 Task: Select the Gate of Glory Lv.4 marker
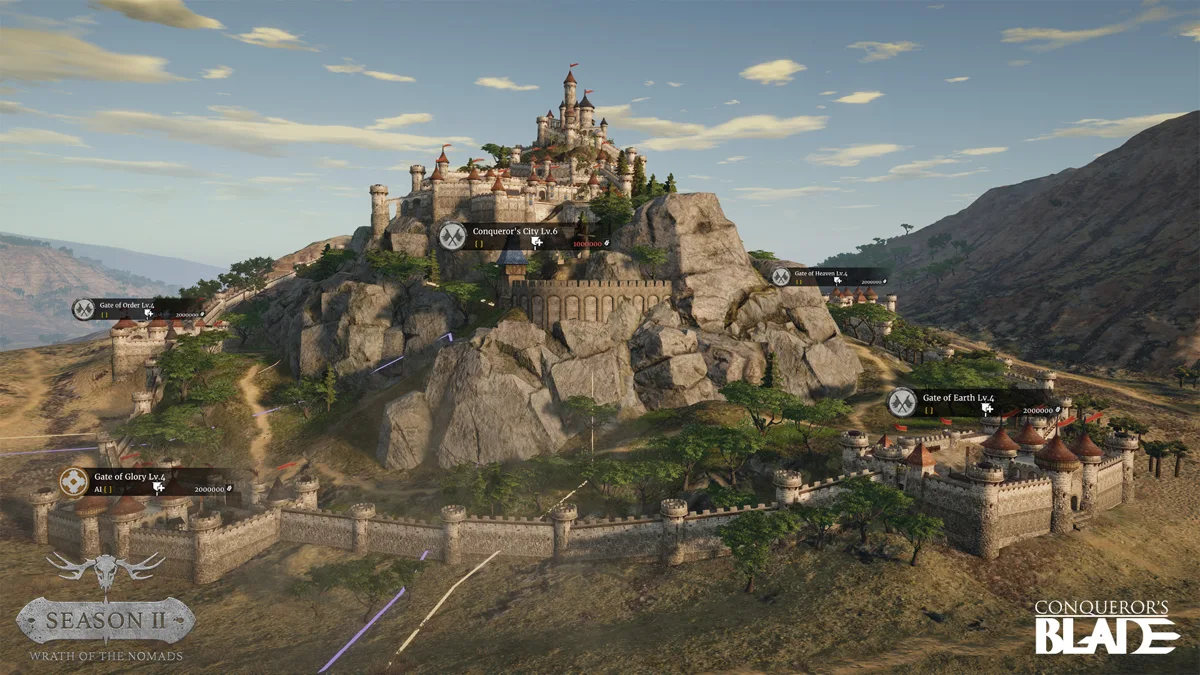tap(74, 482)
